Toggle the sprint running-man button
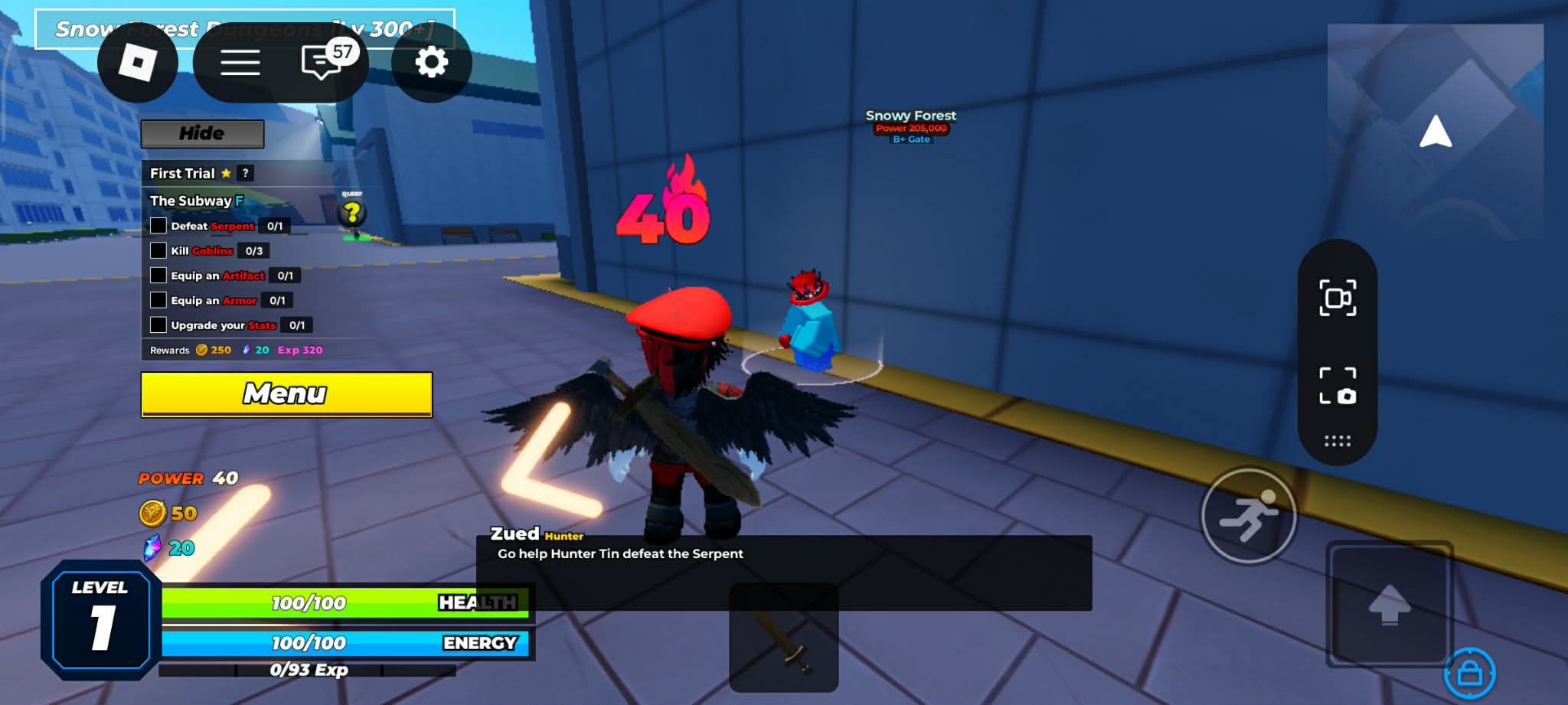 point(1248,516)
